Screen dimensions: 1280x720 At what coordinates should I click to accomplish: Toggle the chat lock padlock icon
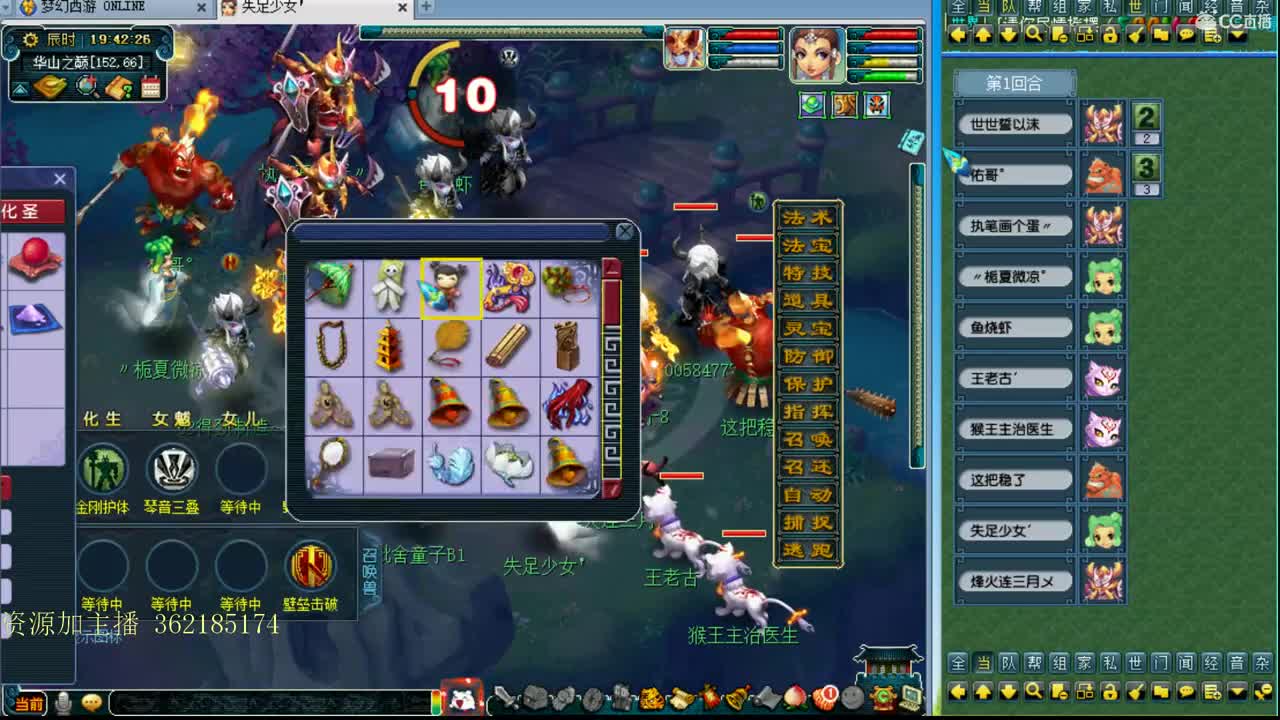tap(1110, 691)
